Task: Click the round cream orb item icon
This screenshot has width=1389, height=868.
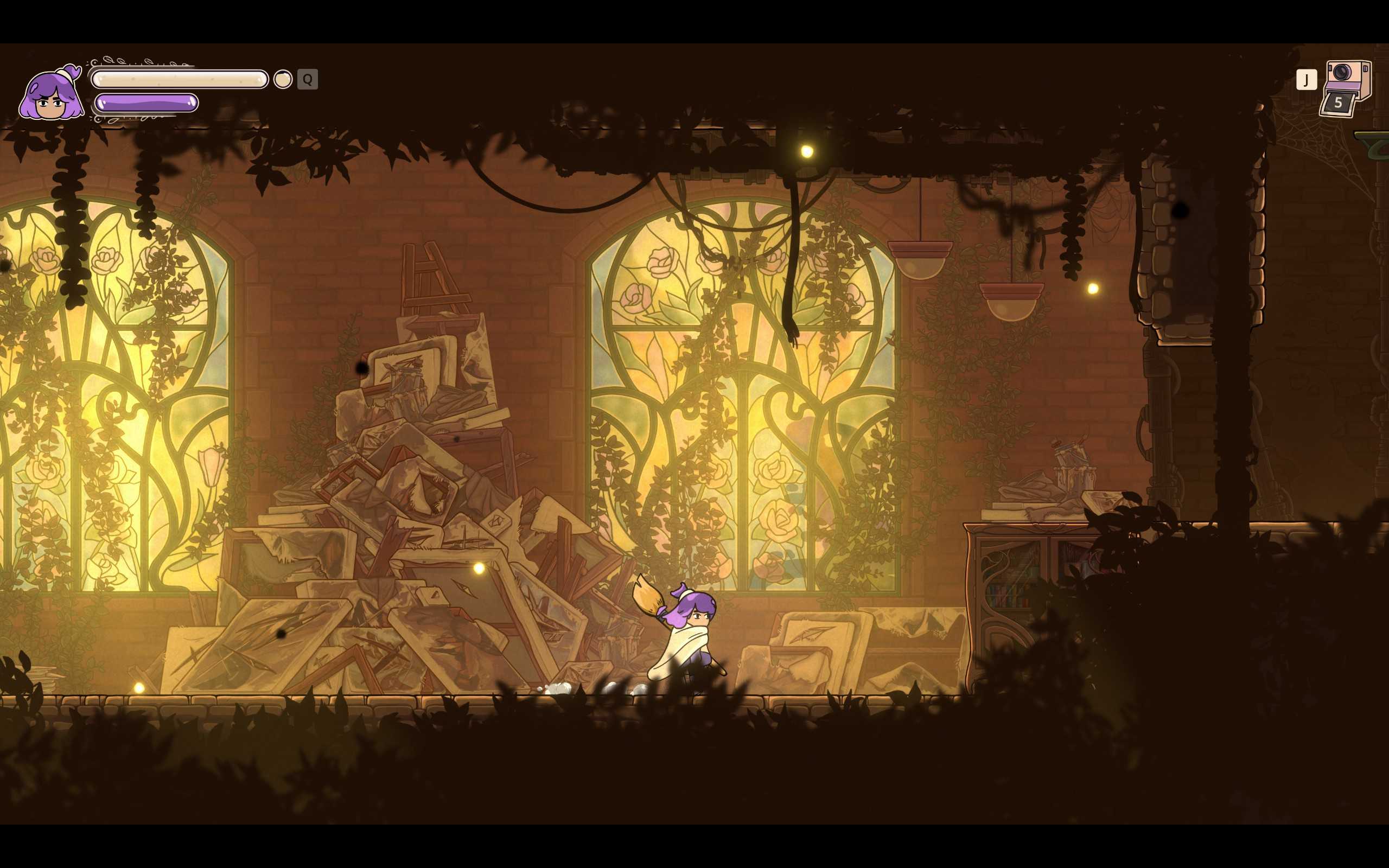Action: 282,79
